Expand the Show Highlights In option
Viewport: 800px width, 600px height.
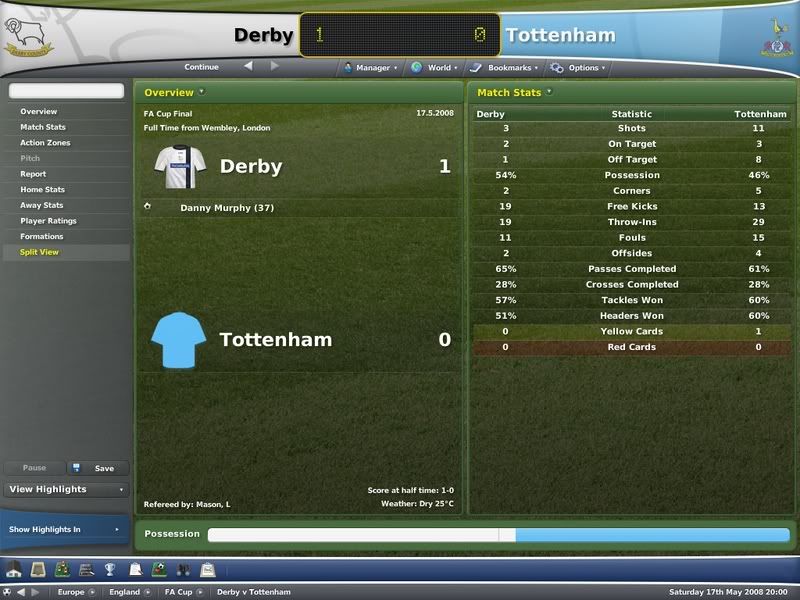coord(65,529)
